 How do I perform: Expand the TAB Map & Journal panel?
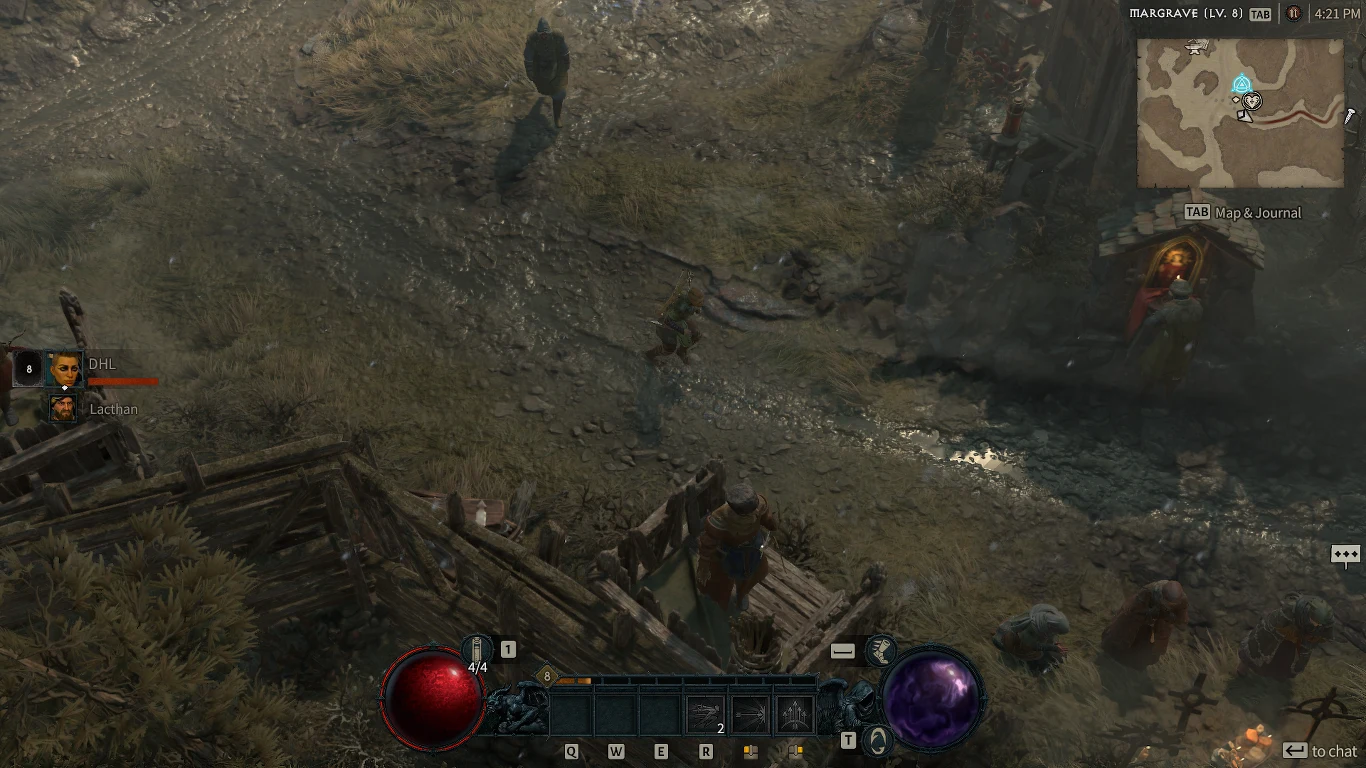point(1243,212)
